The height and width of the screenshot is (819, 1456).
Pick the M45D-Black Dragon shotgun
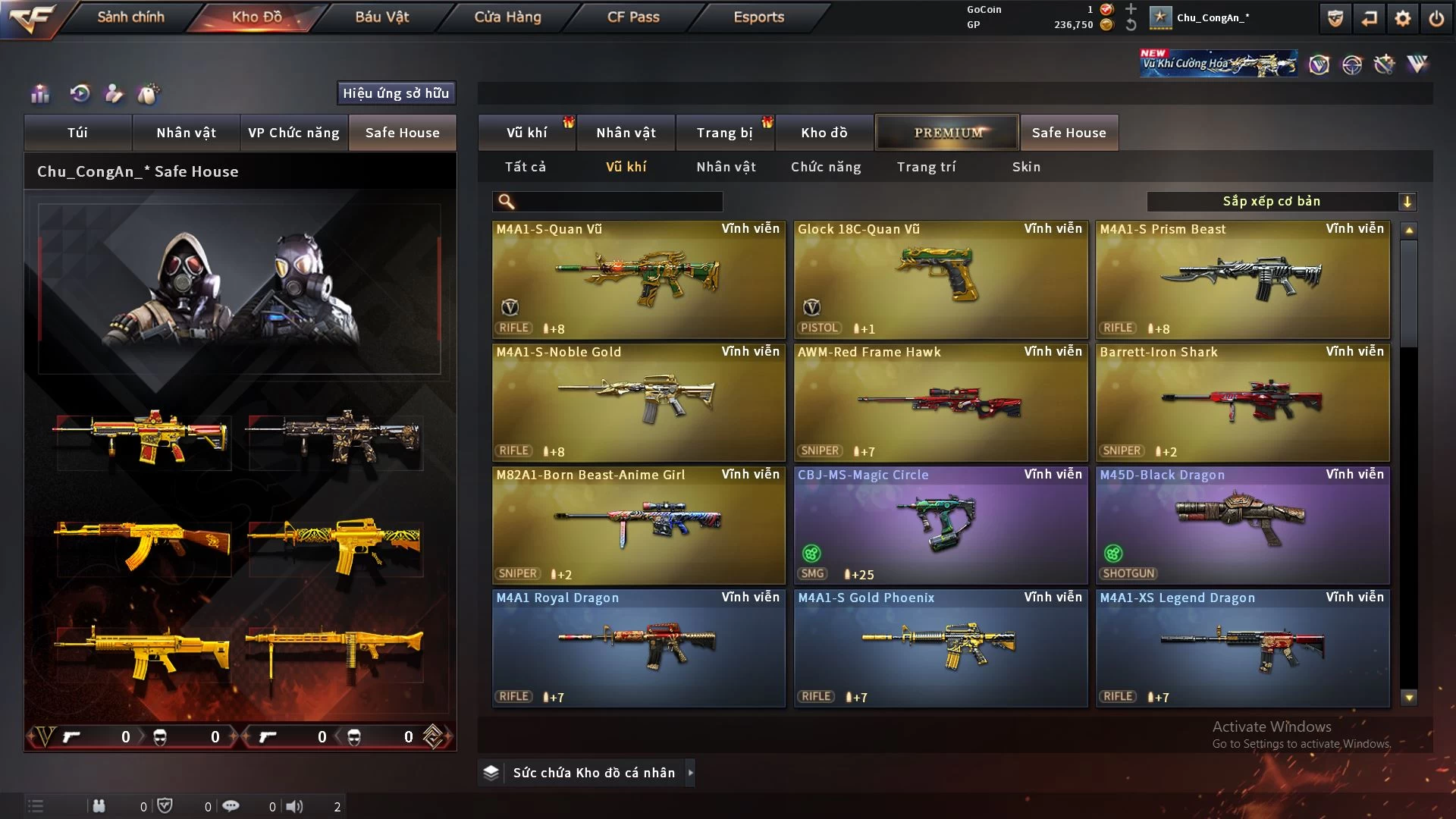[1241, 525]
